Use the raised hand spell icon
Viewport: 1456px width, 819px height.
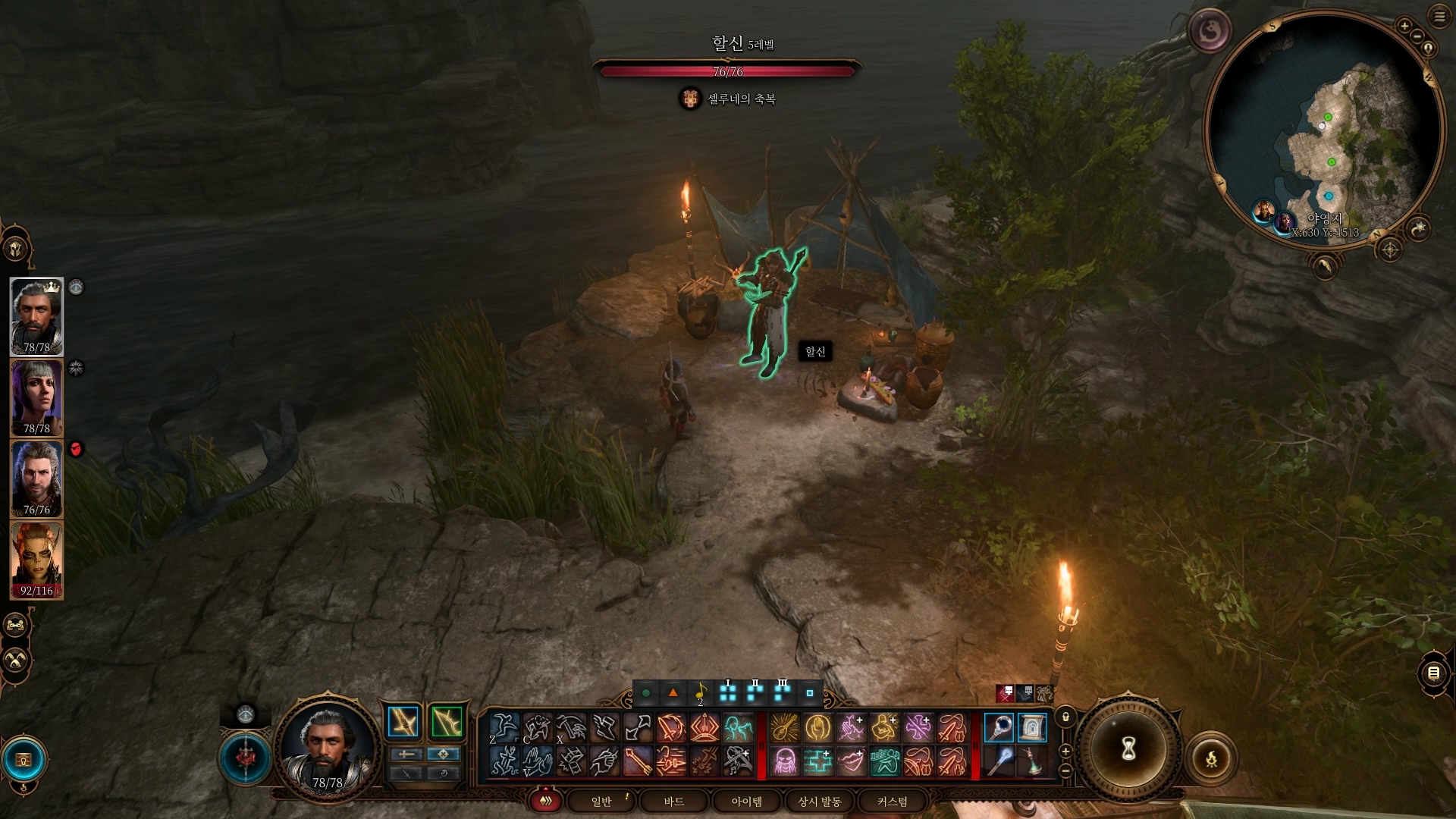click(818, 728)
